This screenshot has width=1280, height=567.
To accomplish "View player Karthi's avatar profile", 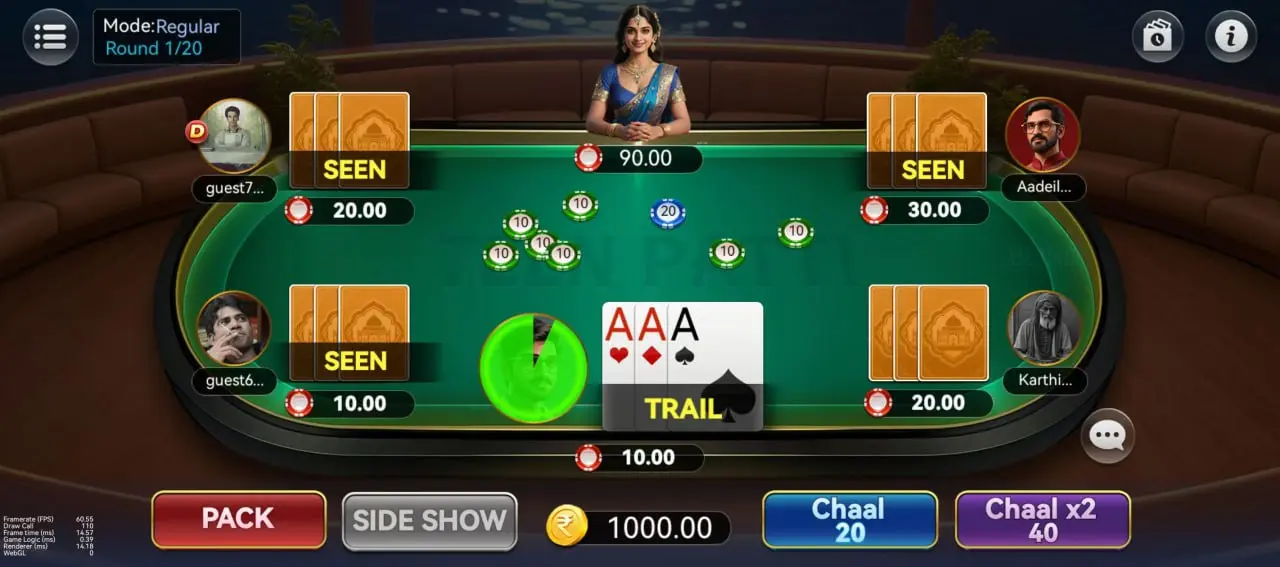I will pyautogui.click(x=1044, y=328).
